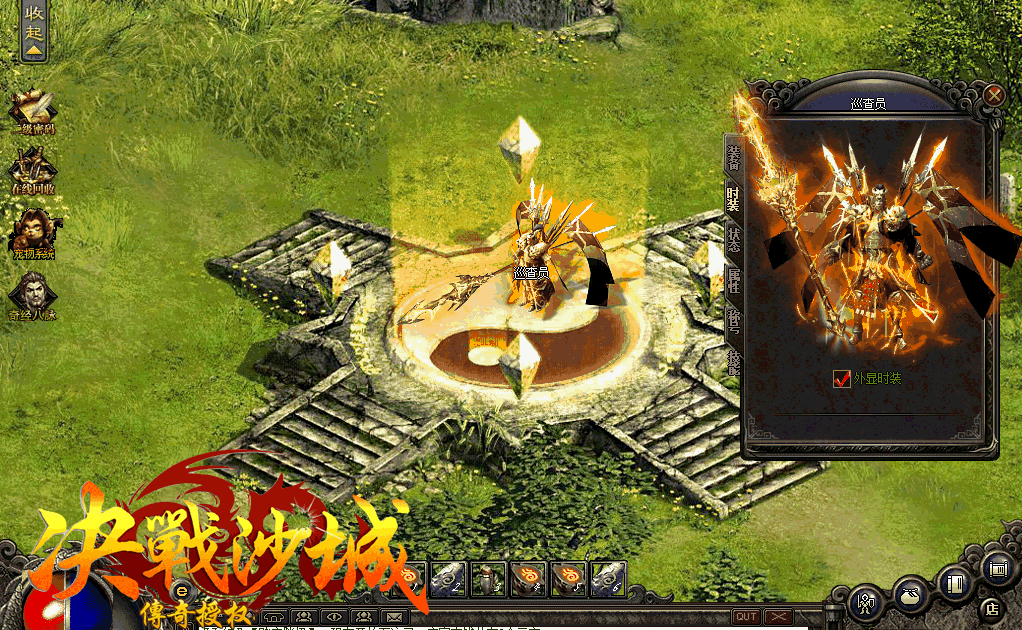Click the QUT button on bottom bar

746,616
